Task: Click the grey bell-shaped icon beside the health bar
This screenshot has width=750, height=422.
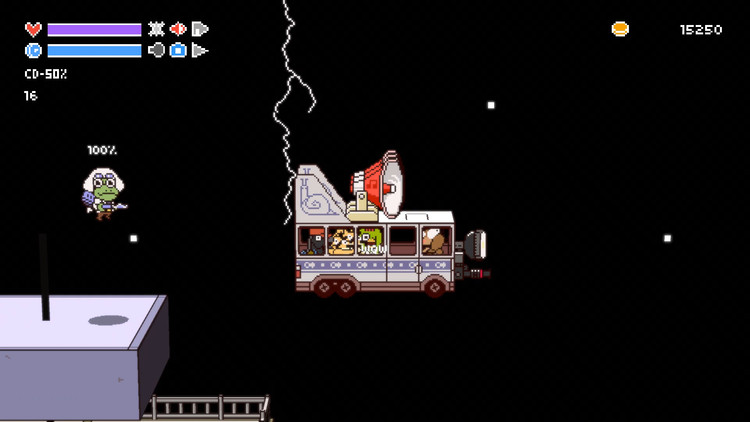Action: pyautogui.click(x=200, y=29)
